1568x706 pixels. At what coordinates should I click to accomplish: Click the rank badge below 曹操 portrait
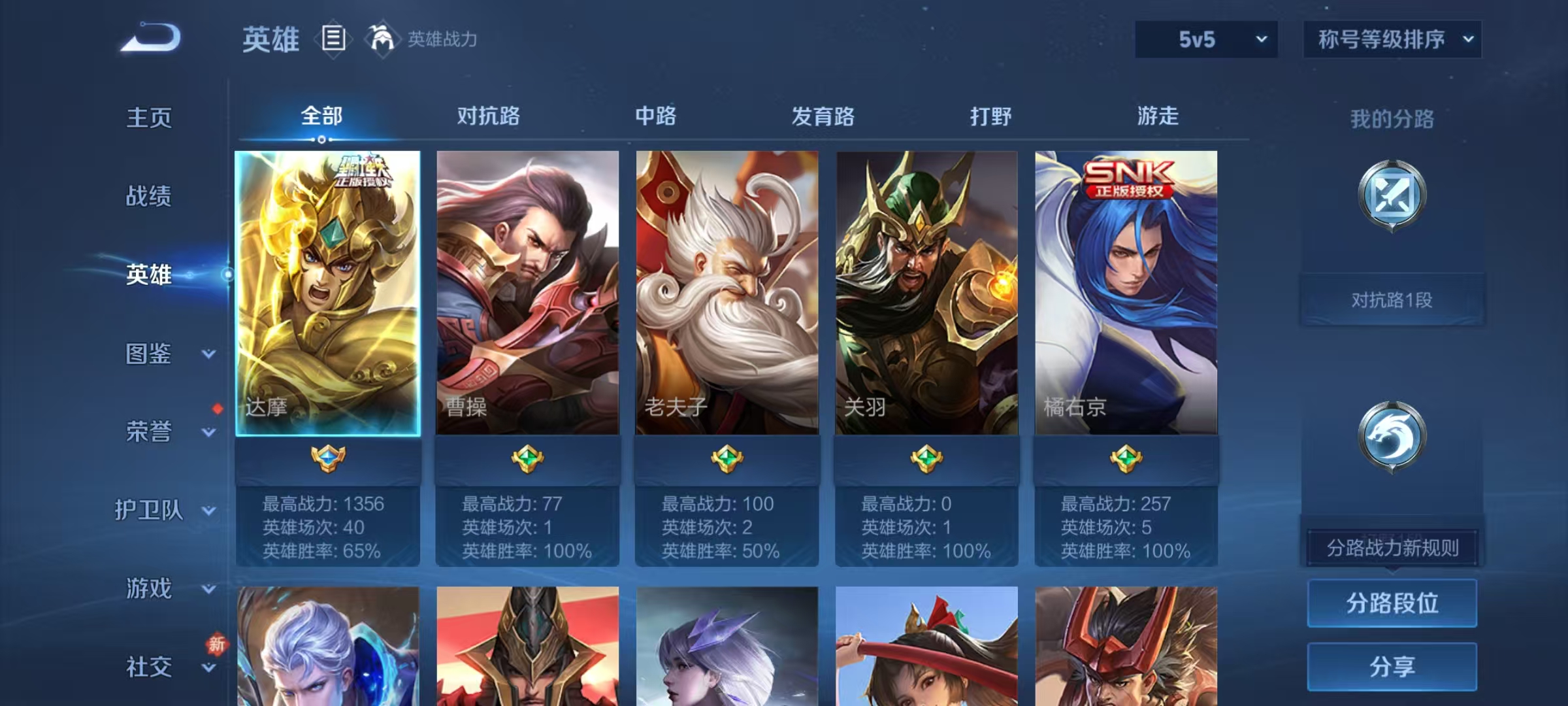(529, 460)
